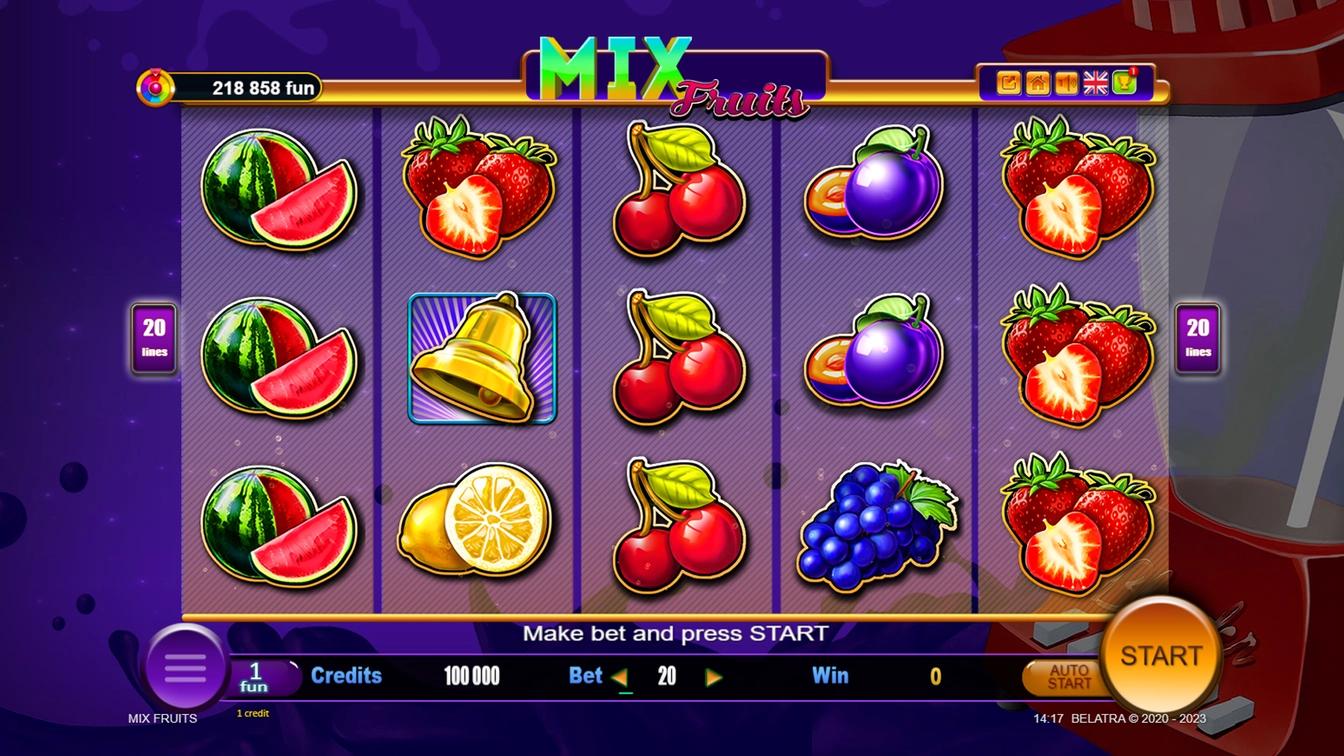The width and height of the screenshot is (1344, 756).
Task: Enable AUTO START
Action: pyautogui.click(x=1064, y=676)
